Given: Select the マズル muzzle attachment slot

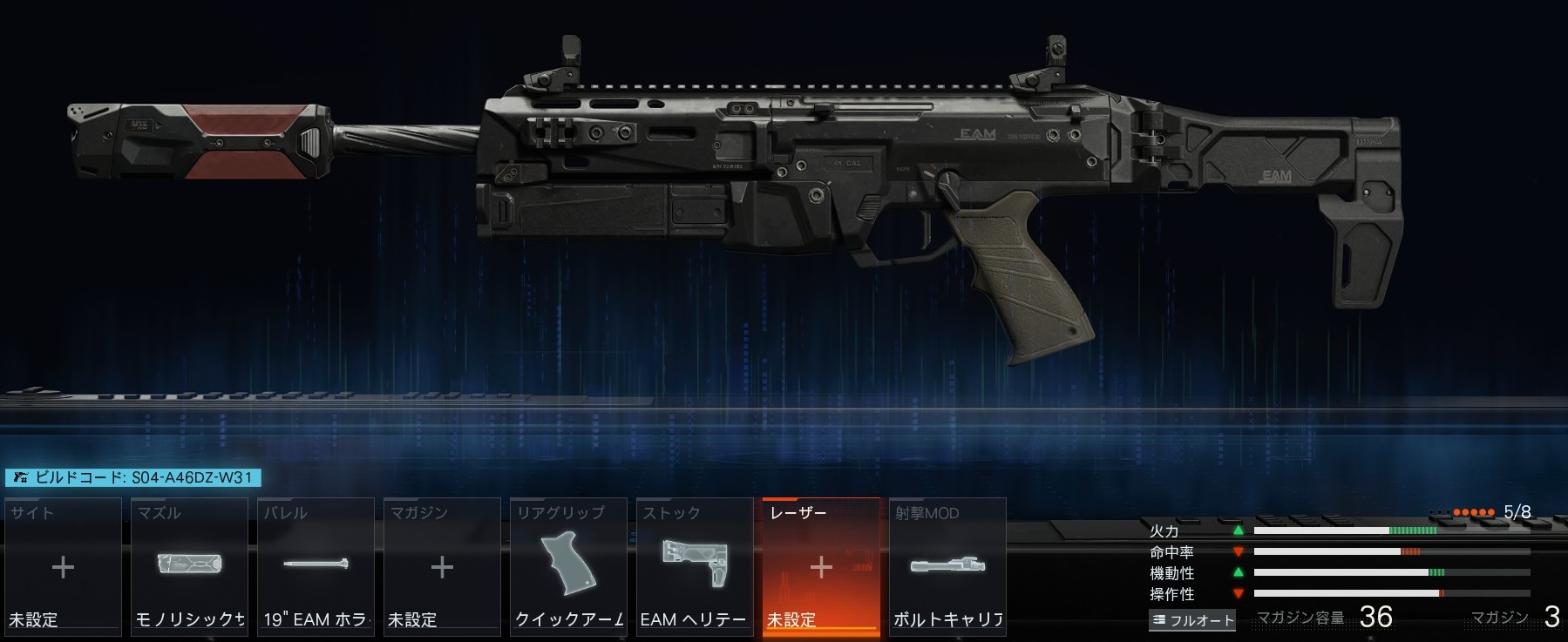Looking at the screenshot, I should pyautogui.click(x=189, y=566).
